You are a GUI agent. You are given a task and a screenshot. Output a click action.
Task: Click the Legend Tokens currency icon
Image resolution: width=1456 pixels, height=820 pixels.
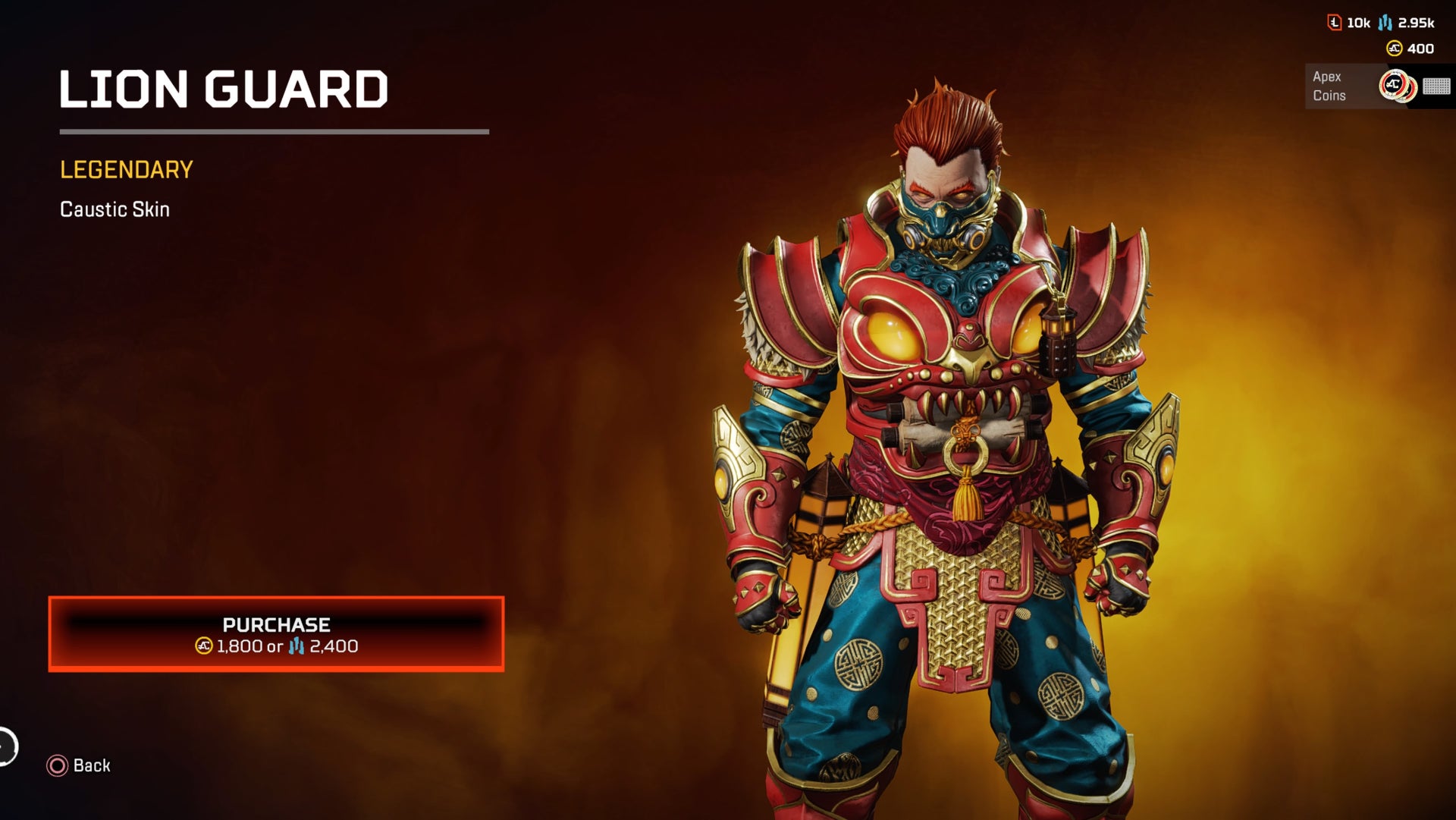tap(1335, 23)
